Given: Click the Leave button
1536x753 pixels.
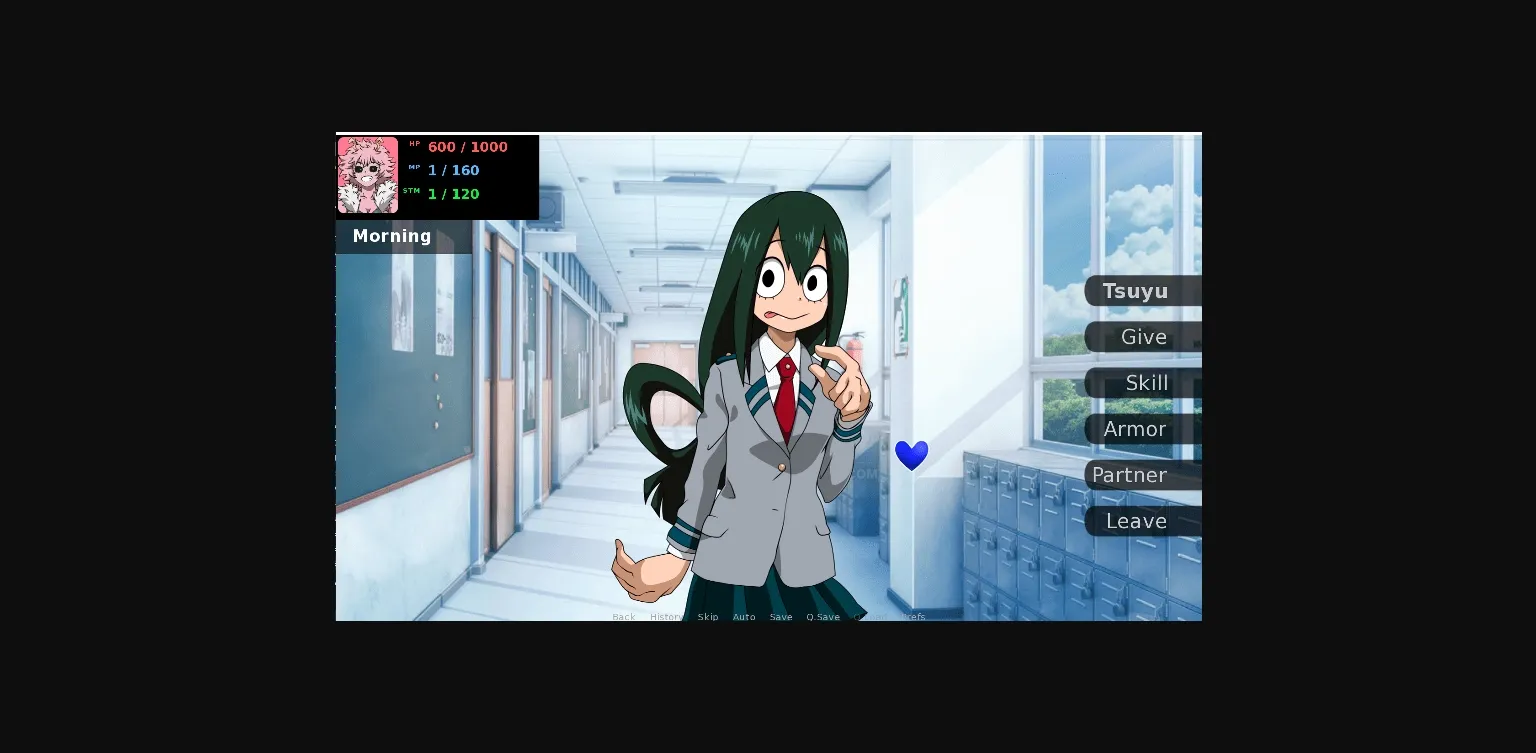Looking at the screenshot, I should tap(1137, 521).
